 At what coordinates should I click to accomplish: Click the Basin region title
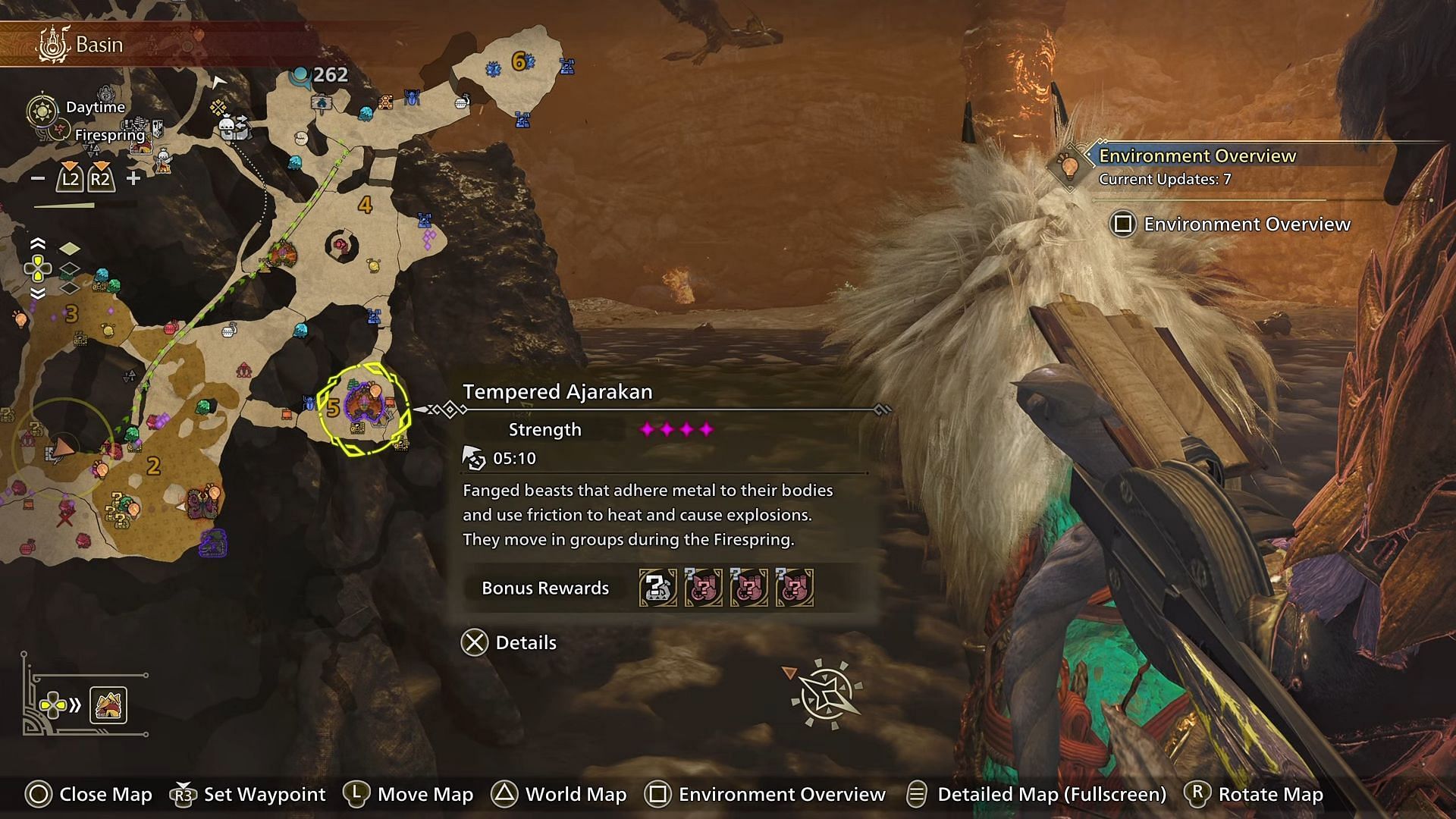click(99, 45)
